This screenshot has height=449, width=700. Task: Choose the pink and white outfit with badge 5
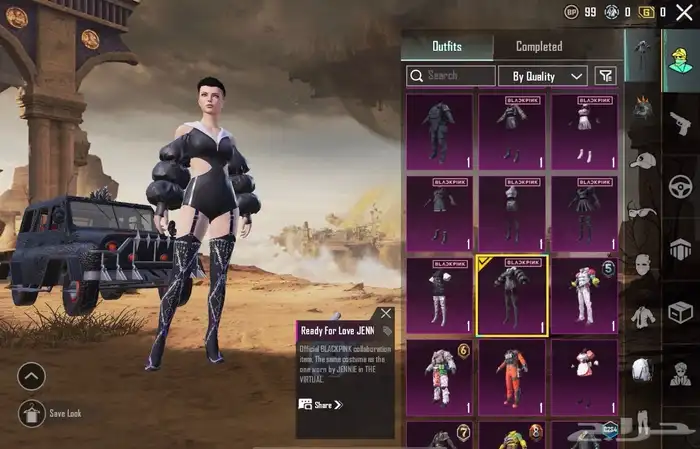tap(584, 295)
